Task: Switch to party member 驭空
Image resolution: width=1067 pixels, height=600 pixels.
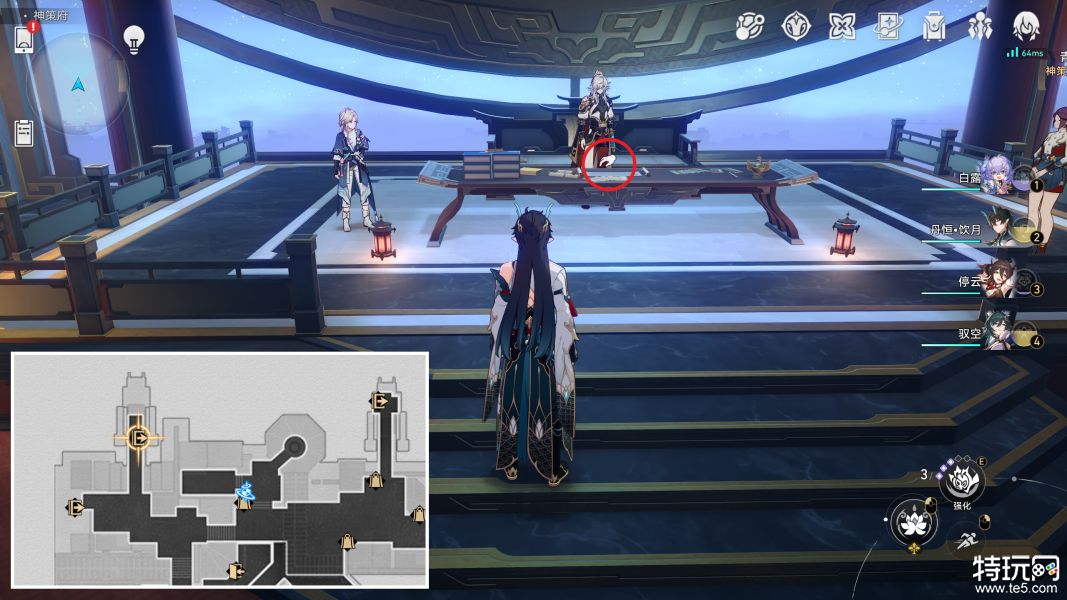Action: (1000, 333)
